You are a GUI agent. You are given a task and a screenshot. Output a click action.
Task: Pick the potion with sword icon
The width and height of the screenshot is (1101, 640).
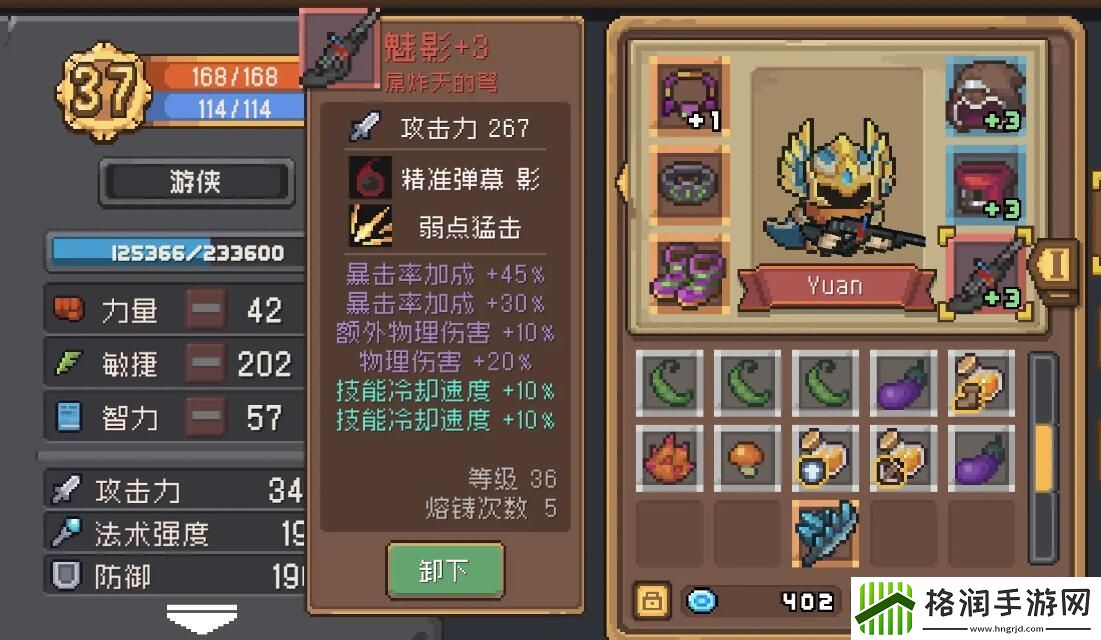point(903,460)
